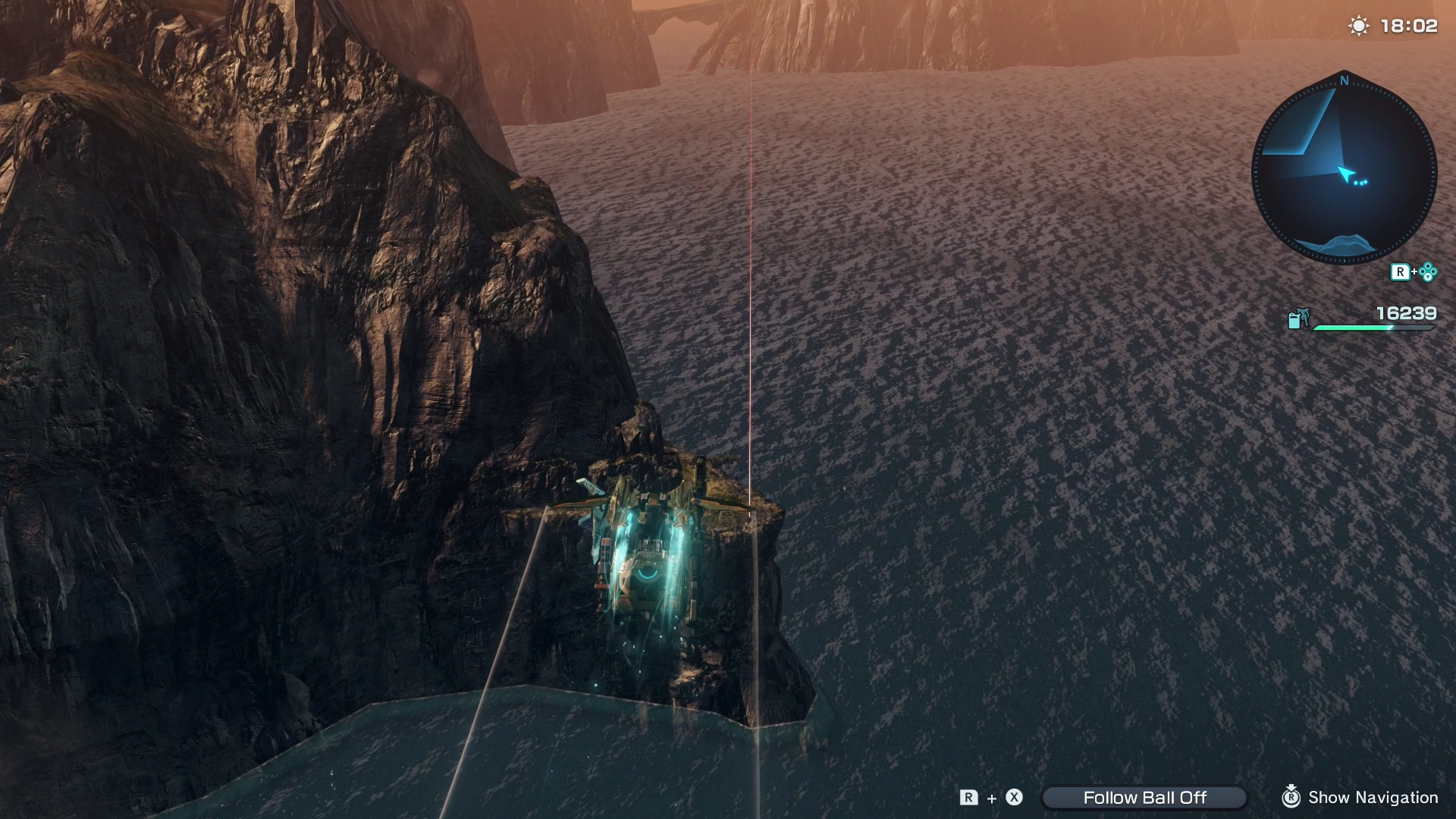Toggle the Follow Ball Off button

[1144, 797]
